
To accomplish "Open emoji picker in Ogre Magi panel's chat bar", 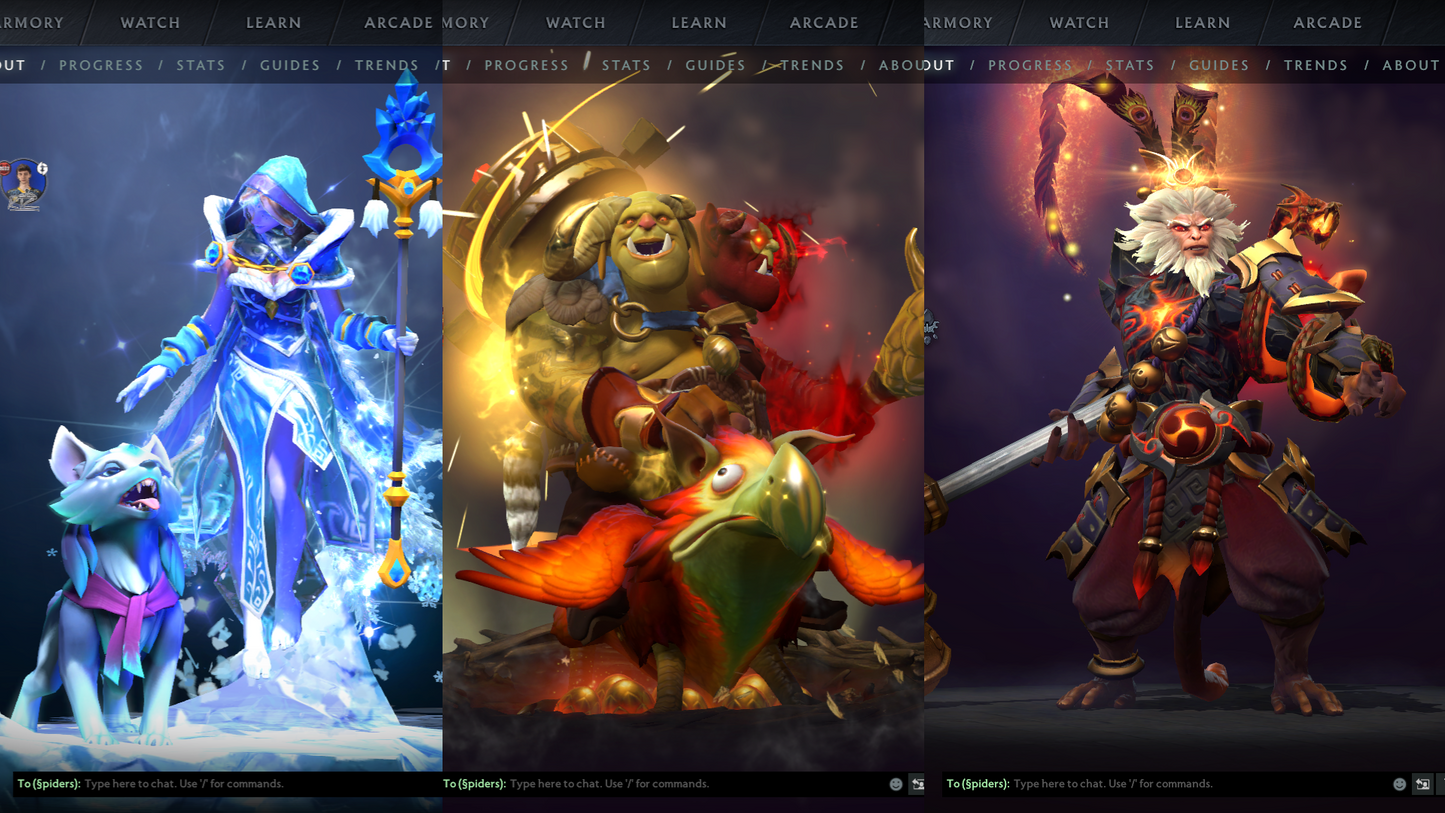I will 896,784.
